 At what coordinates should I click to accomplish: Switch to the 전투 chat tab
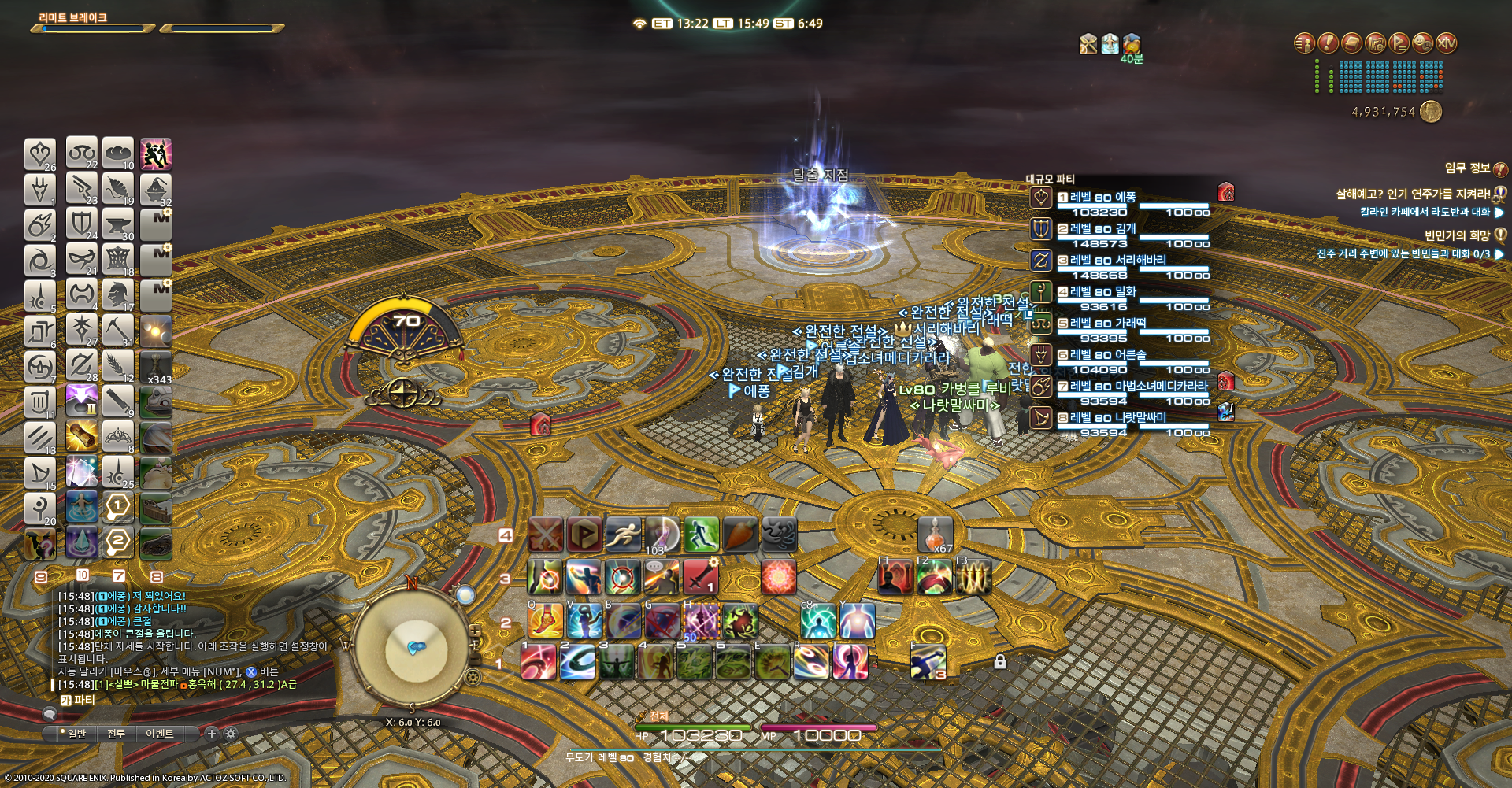coord(116,734)
